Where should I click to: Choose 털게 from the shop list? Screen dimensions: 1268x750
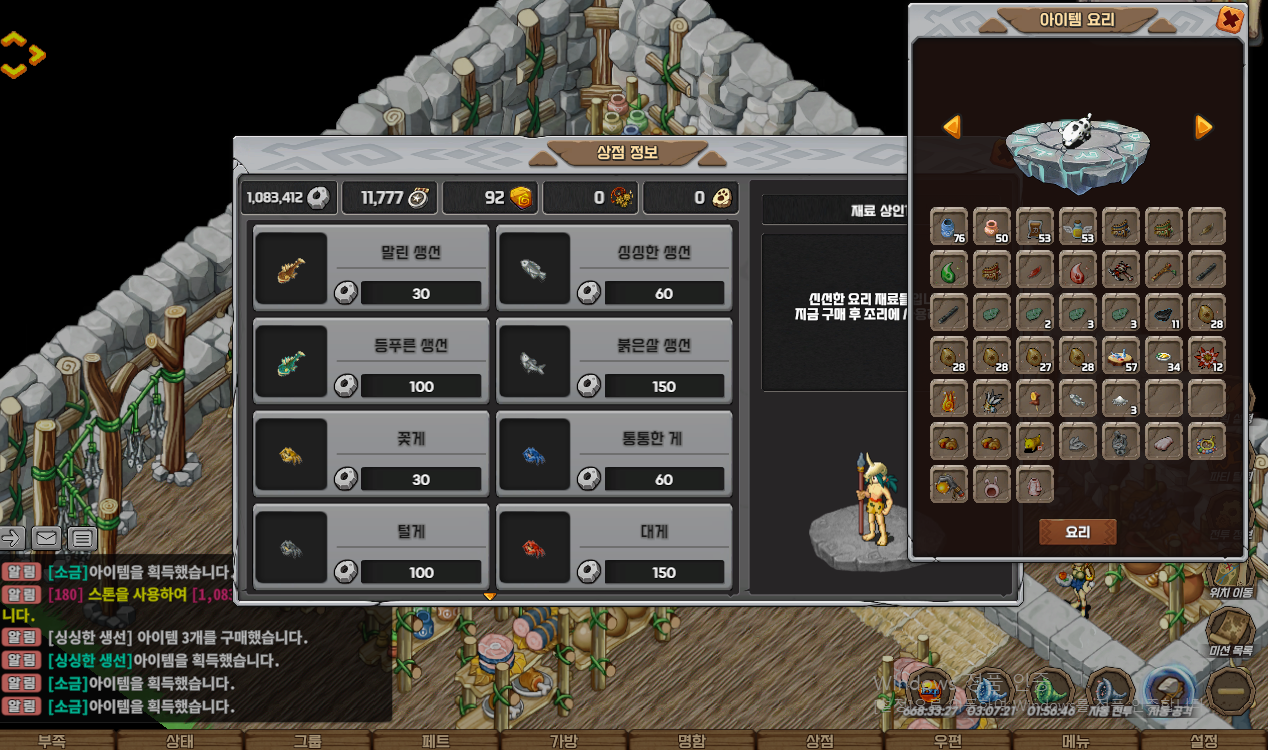371,545
